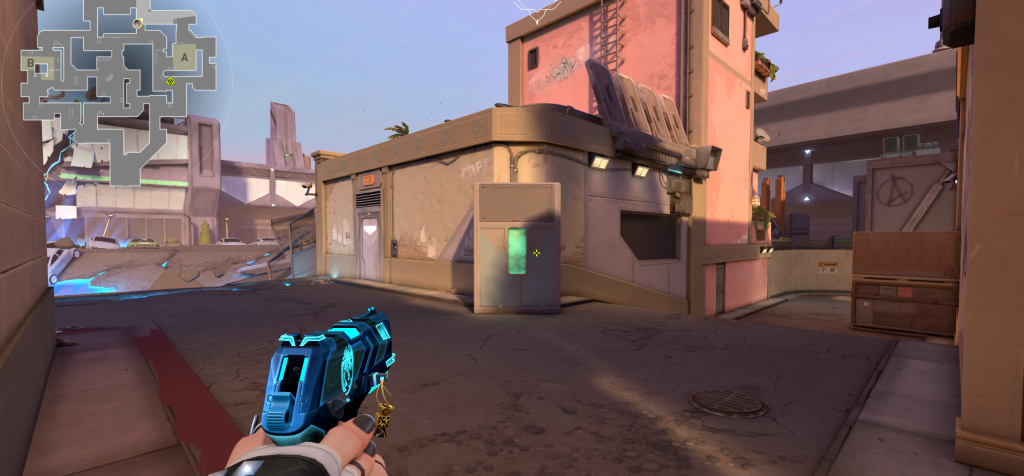The image size is (1024, 476).
Task: Click the A site marker on the minimap
Action: coord(186,57)
